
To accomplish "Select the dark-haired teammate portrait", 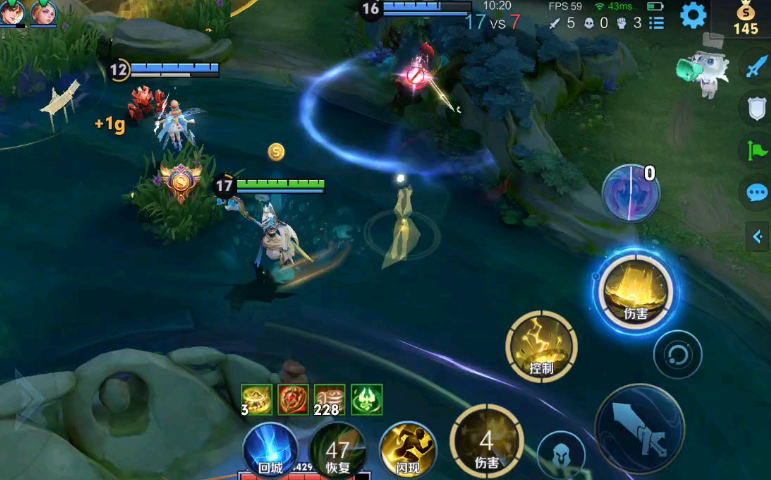I will 13,13.
